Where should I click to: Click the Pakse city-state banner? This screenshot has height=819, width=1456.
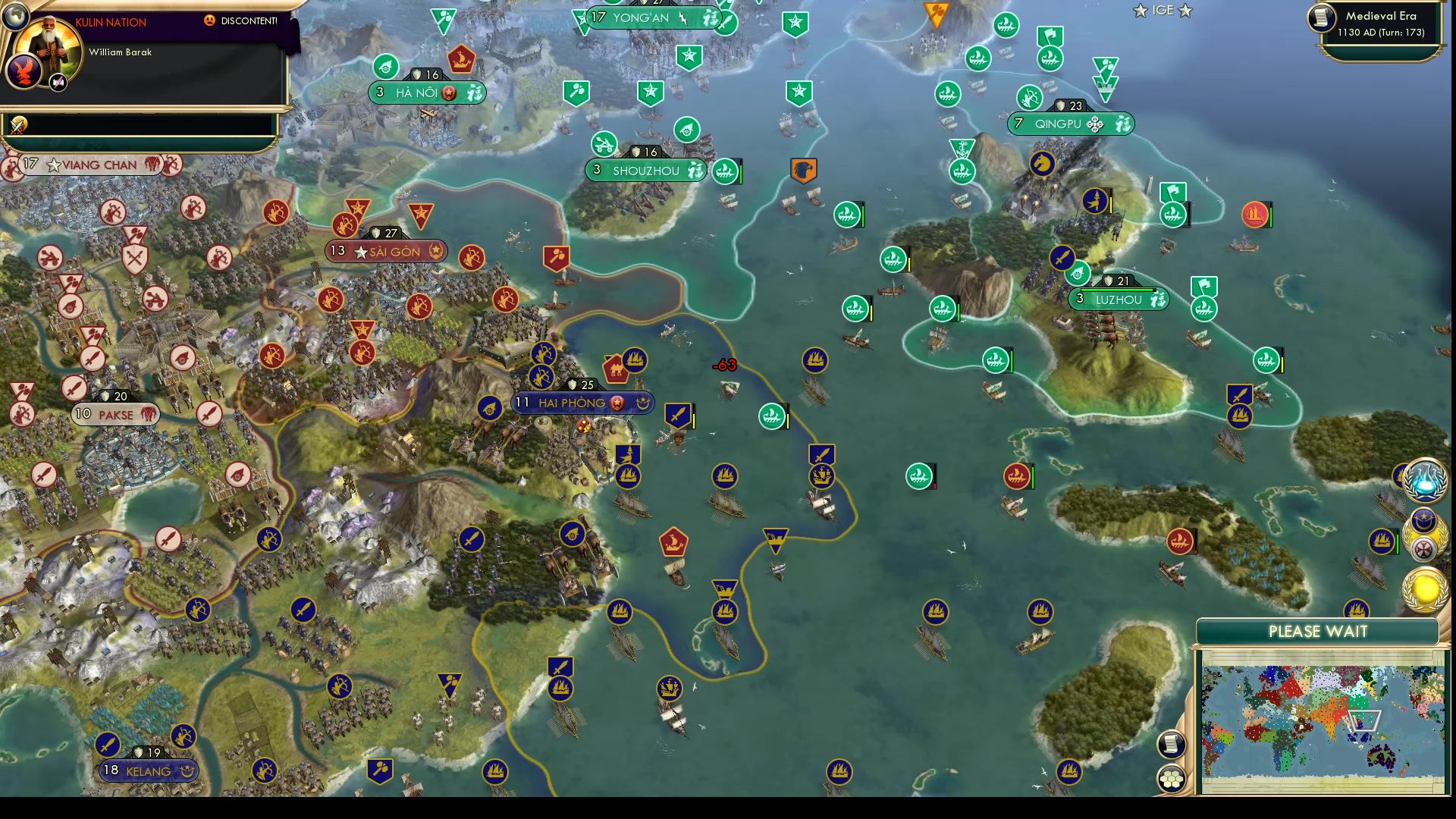pos(114,415)
